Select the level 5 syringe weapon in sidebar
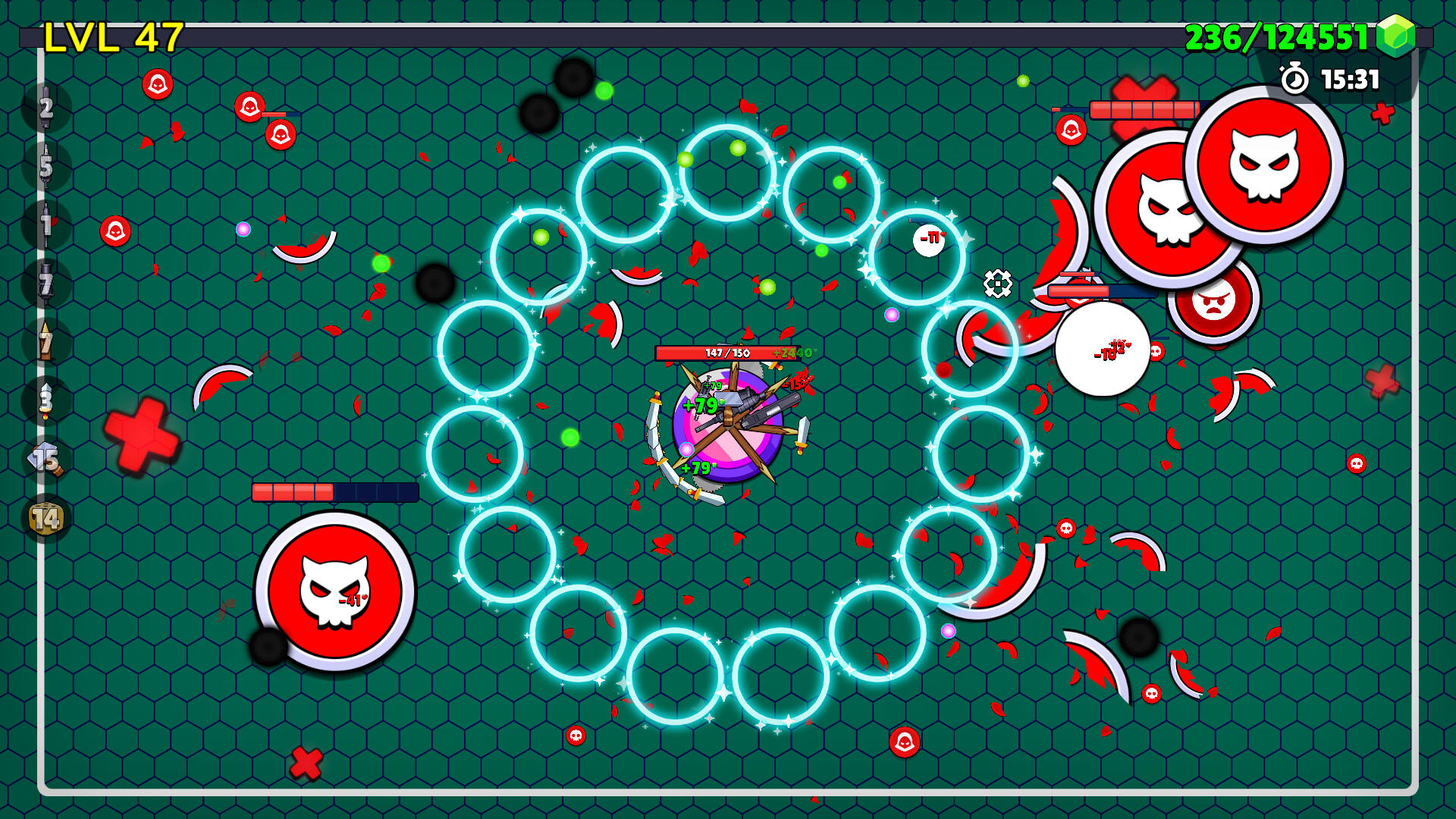The height and width of the screenshot is (819, 1456). tap(45, 165)
